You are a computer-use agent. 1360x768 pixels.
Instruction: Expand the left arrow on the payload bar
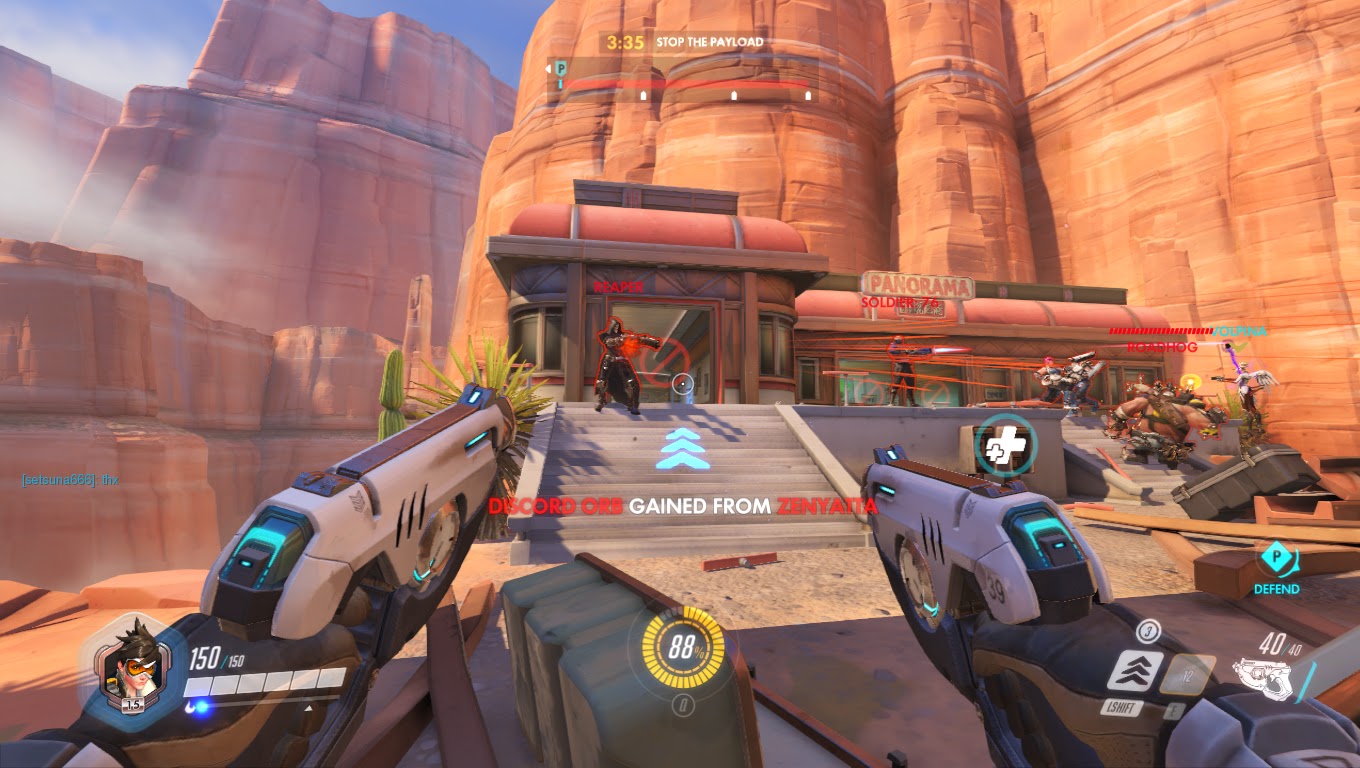click(548, 68)
